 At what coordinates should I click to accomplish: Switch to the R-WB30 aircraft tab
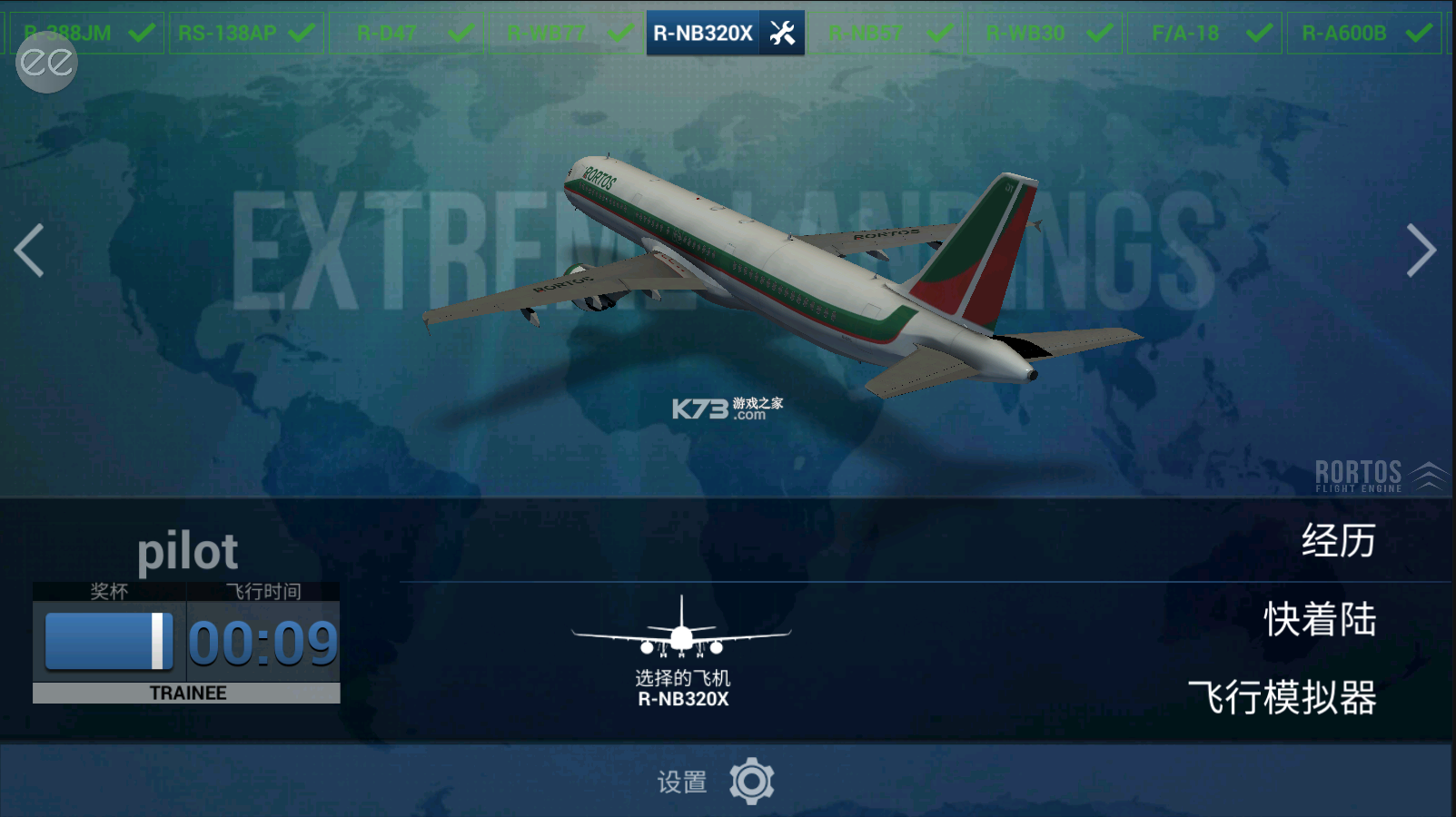tap(1045, 34)
